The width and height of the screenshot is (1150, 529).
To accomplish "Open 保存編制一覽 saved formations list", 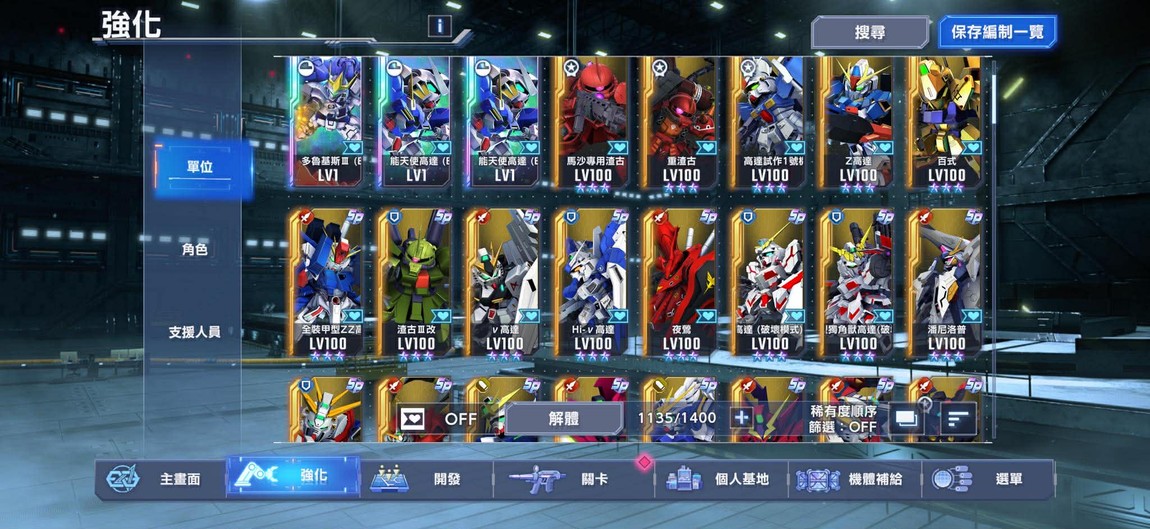I will [x=997, y=32].
